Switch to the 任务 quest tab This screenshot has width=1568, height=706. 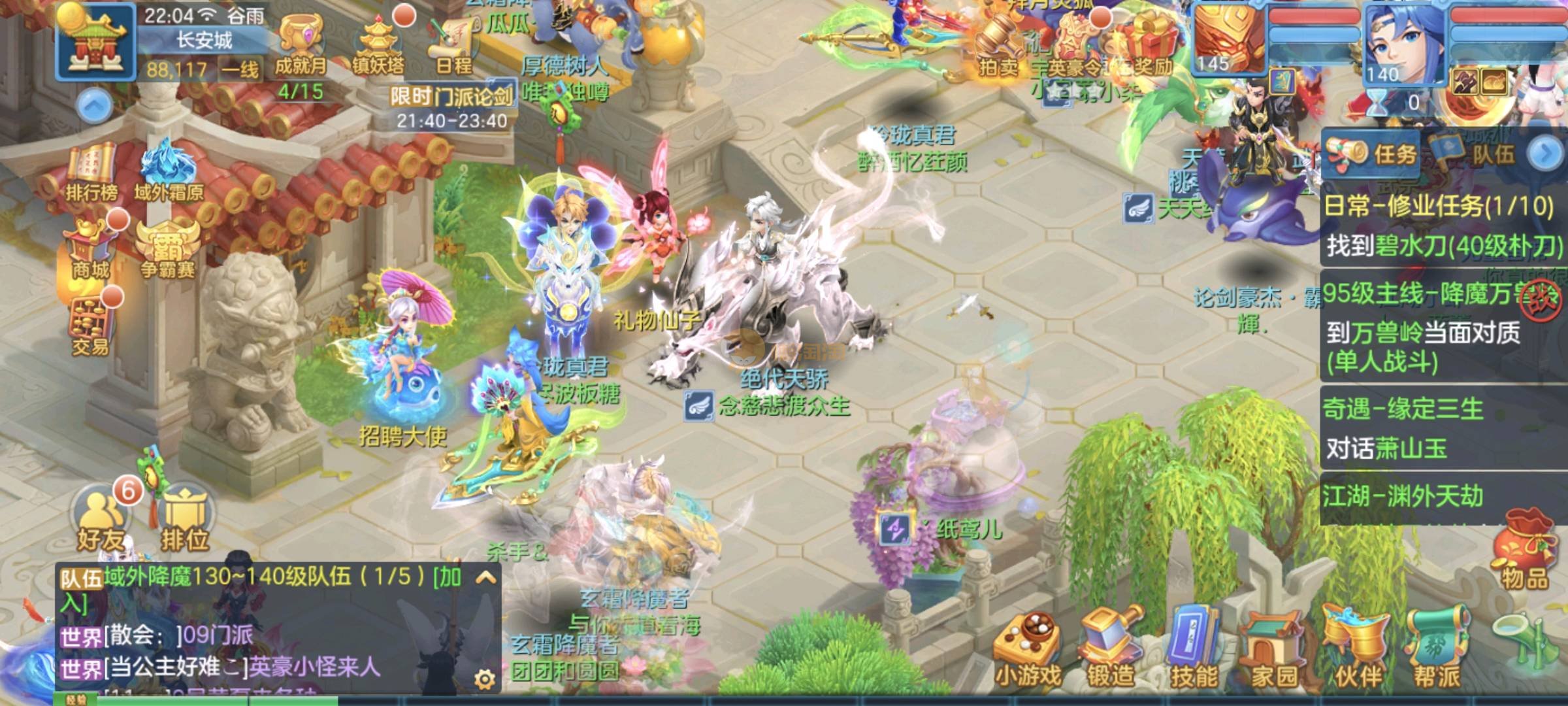(1372, 154)
